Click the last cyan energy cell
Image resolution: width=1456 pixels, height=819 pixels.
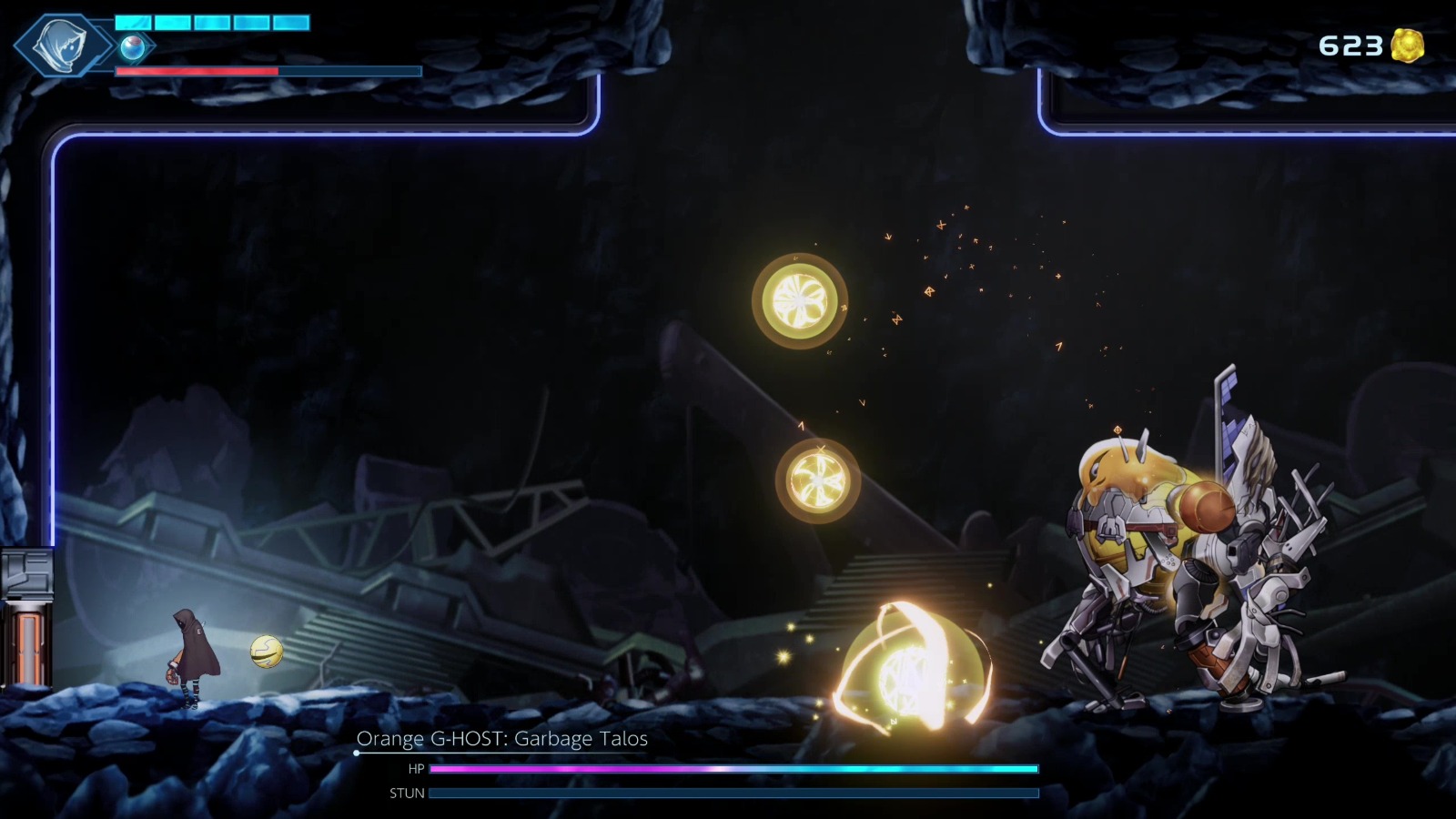coord(291,22)
